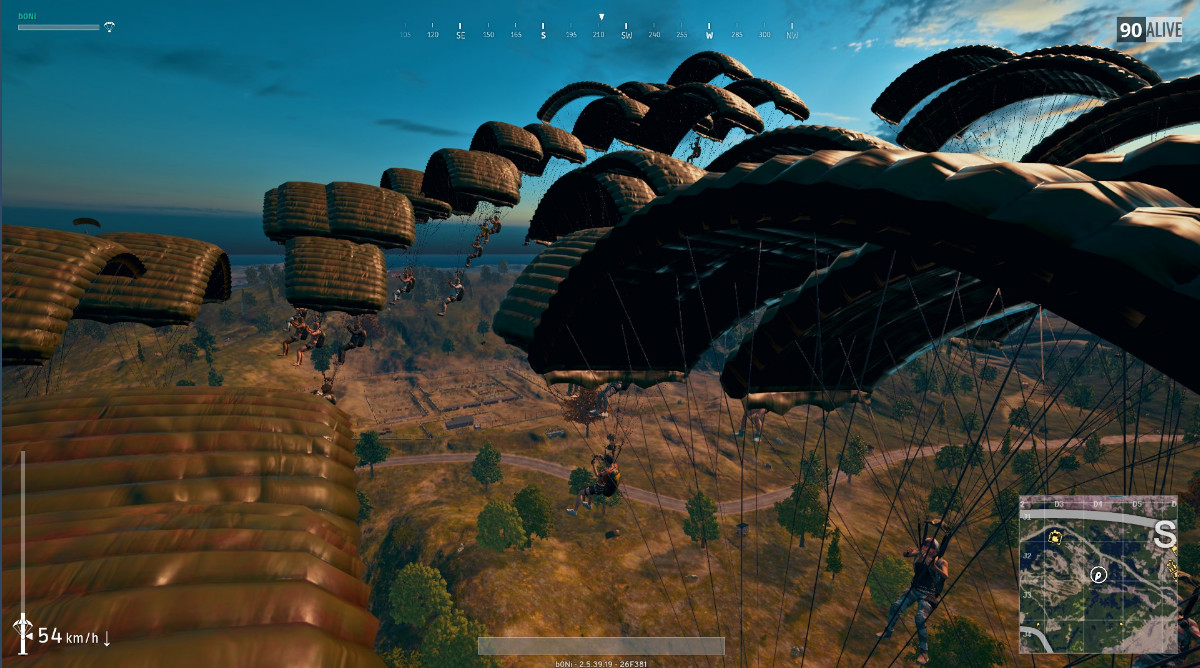
Task: Click the white player marker on minimap
Action: coord(1098,574)
